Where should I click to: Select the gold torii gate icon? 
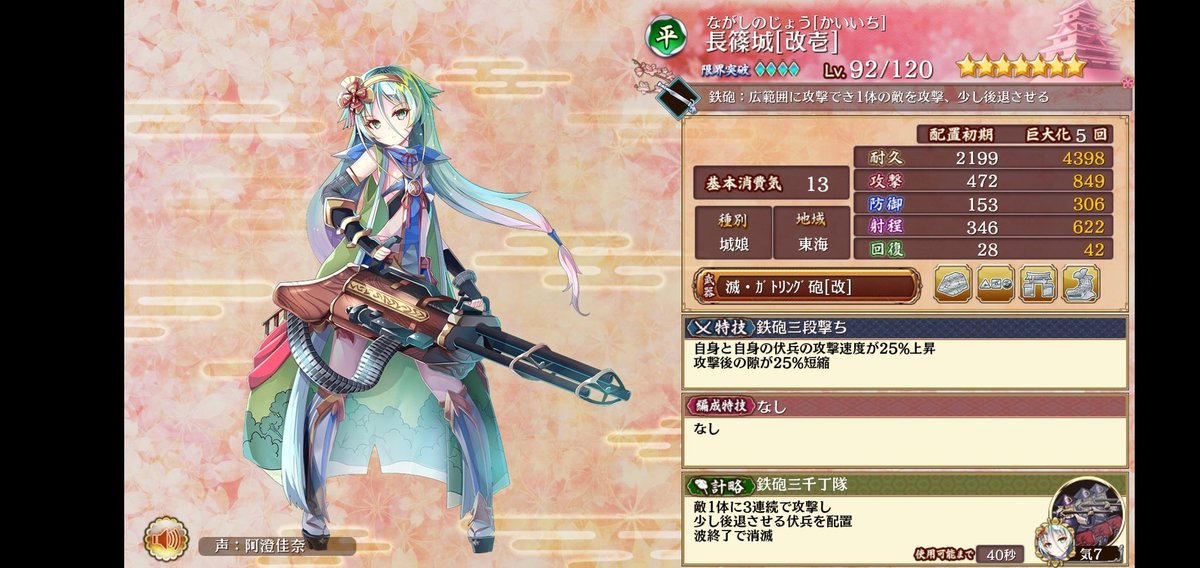[x=1037, y=285]
